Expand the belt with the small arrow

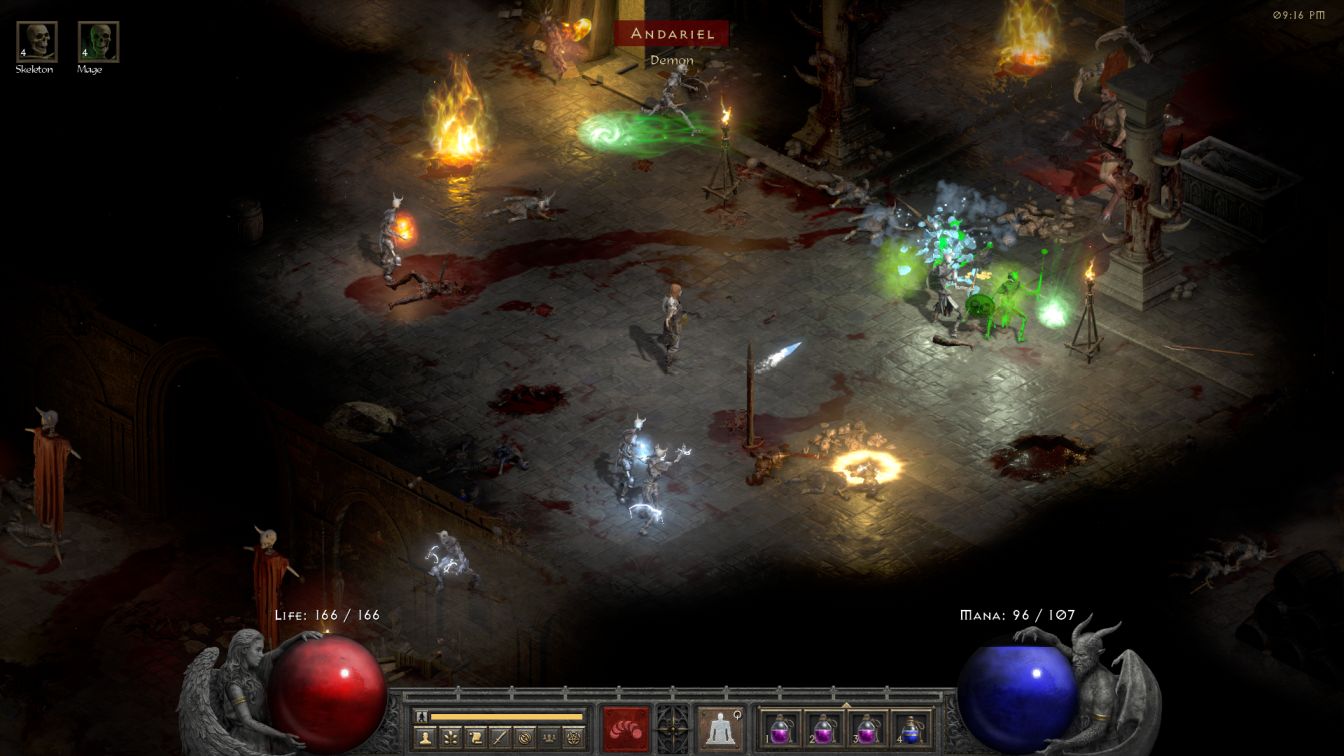click(846, 705)
